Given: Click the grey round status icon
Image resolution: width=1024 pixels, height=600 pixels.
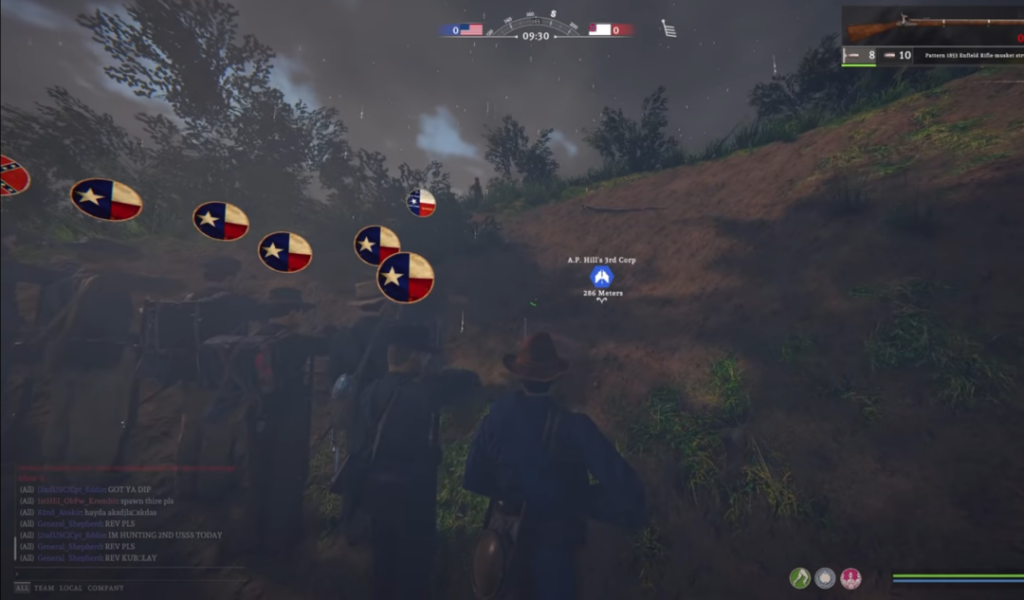Looking at the screenshot, I should click(x=825, y=578).
